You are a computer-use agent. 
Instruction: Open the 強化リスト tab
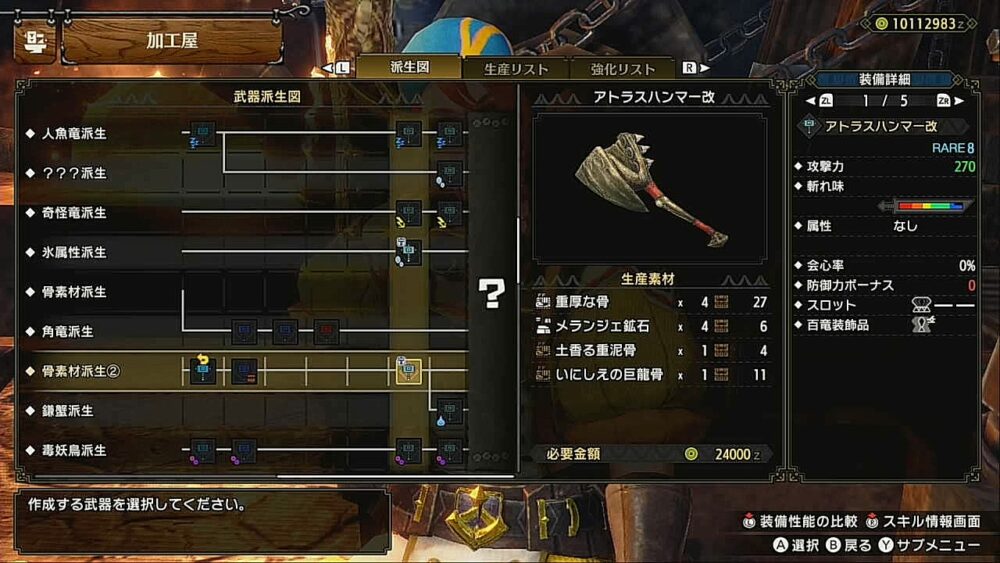[x=622, y=68]
